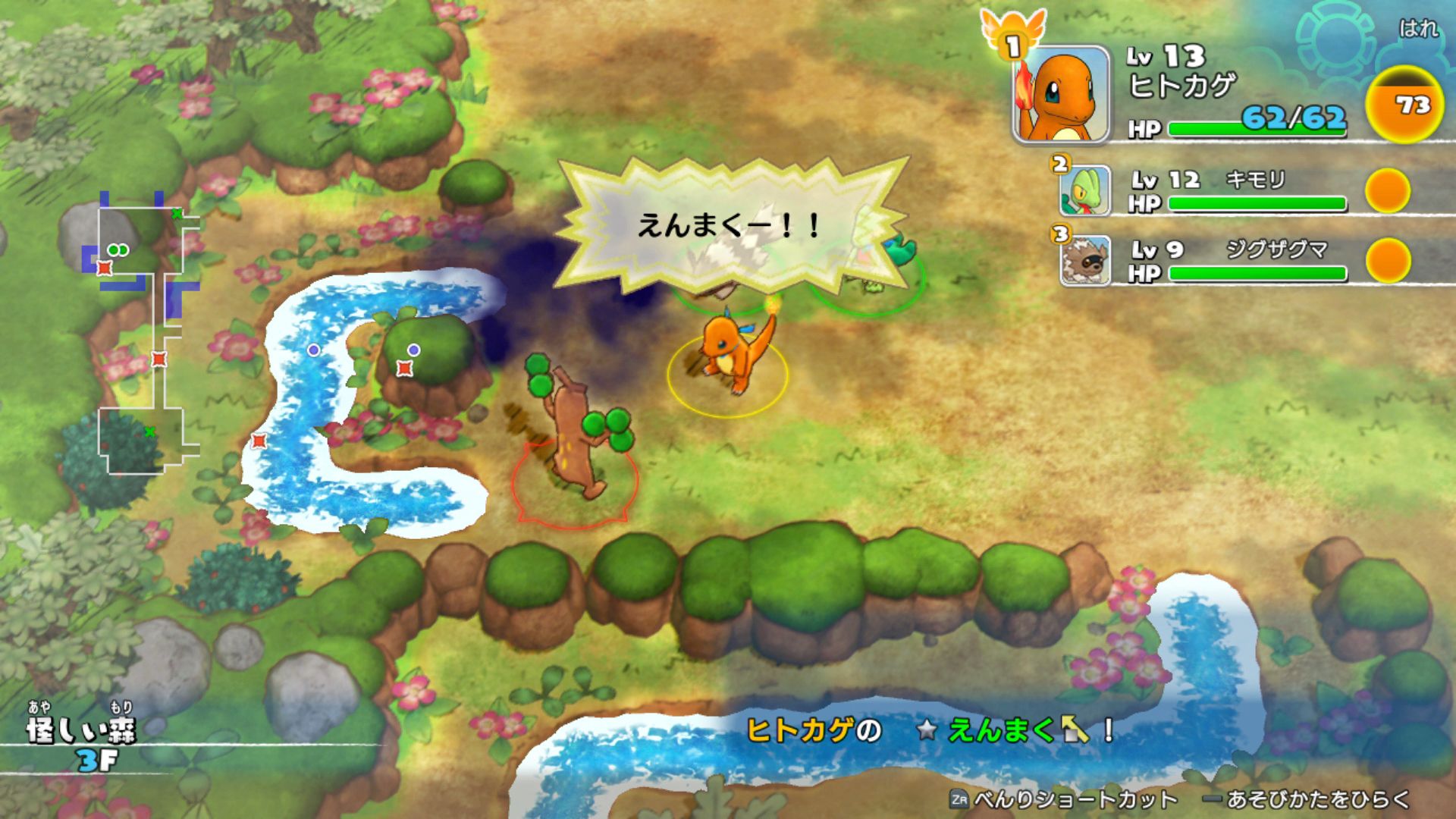Click Zigzagoon's orange belly orb

tap(1387, 260)
